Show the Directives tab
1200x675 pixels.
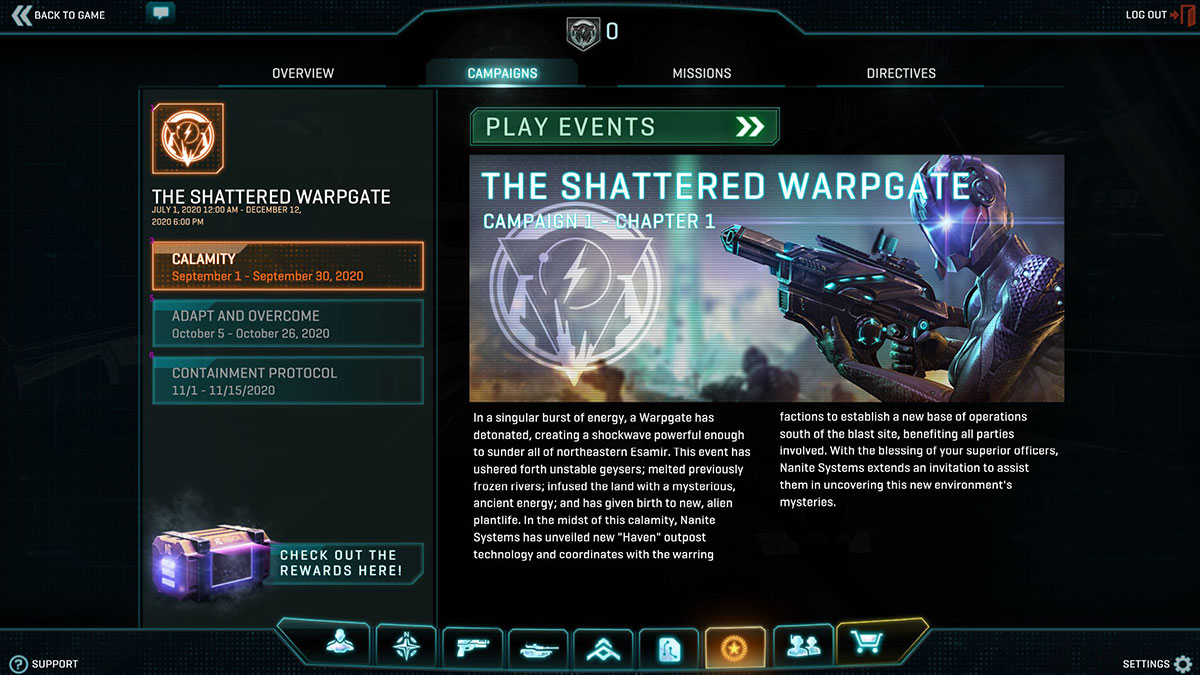click(x=901, y=73)
